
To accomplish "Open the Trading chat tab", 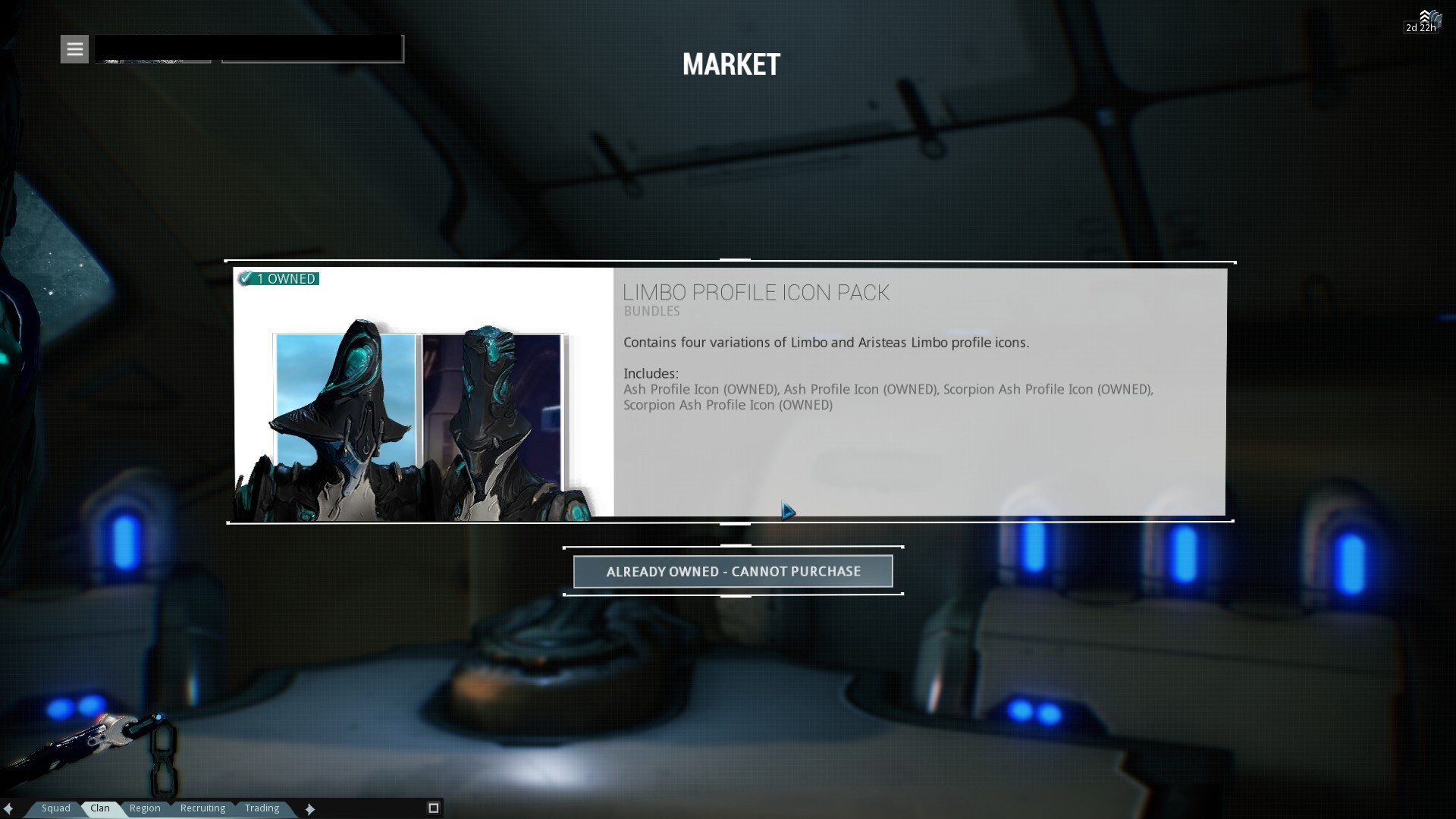I will point(261,808).
